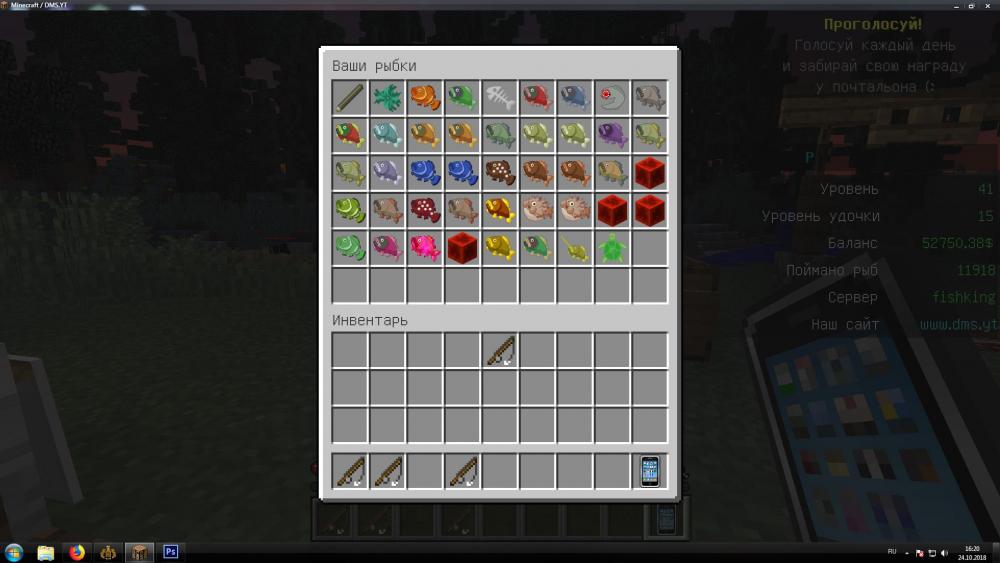
Task: Select the dark red white-spotted fish
Action: coord(424,209)
